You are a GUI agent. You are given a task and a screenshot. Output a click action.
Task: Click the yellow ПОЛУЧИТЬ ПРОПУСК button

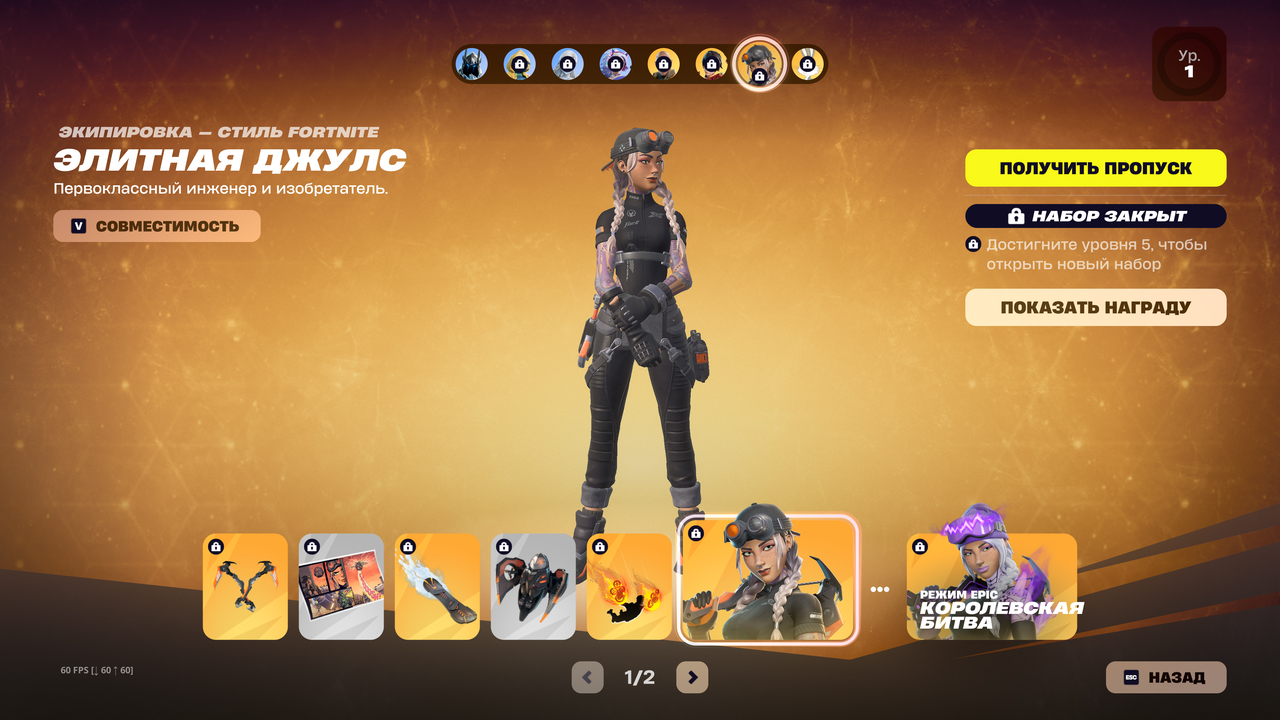pos(1095,168)
